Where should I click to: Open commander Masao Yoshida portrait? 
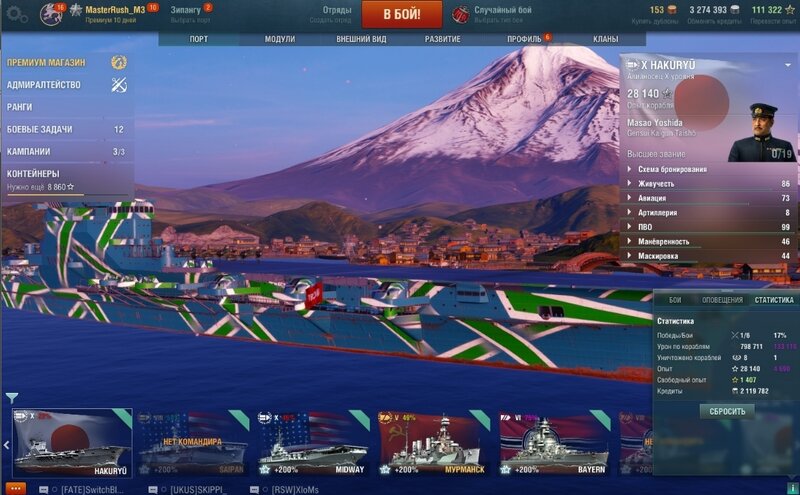[759, 132]
